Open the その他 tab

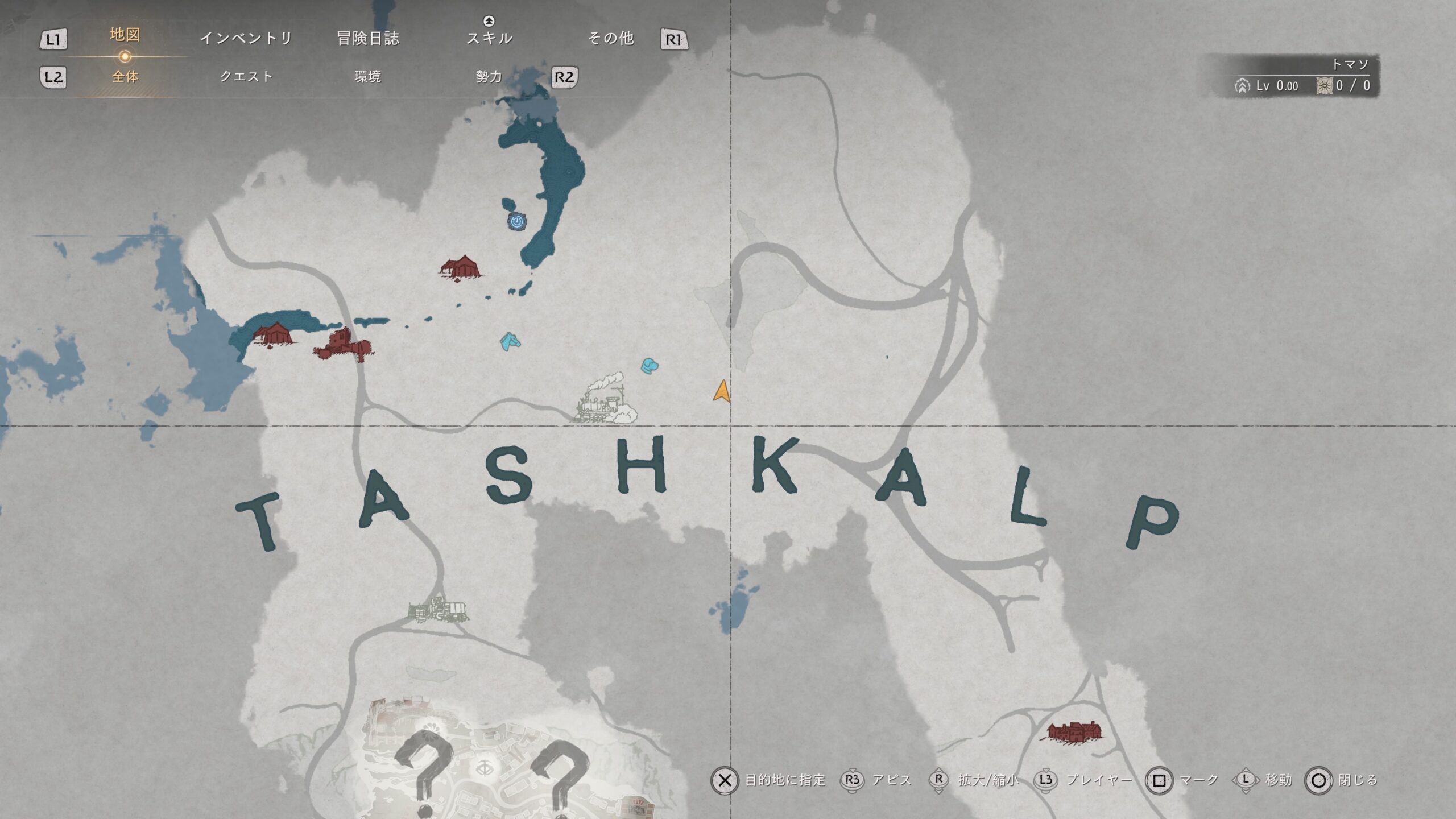[611, 38]
